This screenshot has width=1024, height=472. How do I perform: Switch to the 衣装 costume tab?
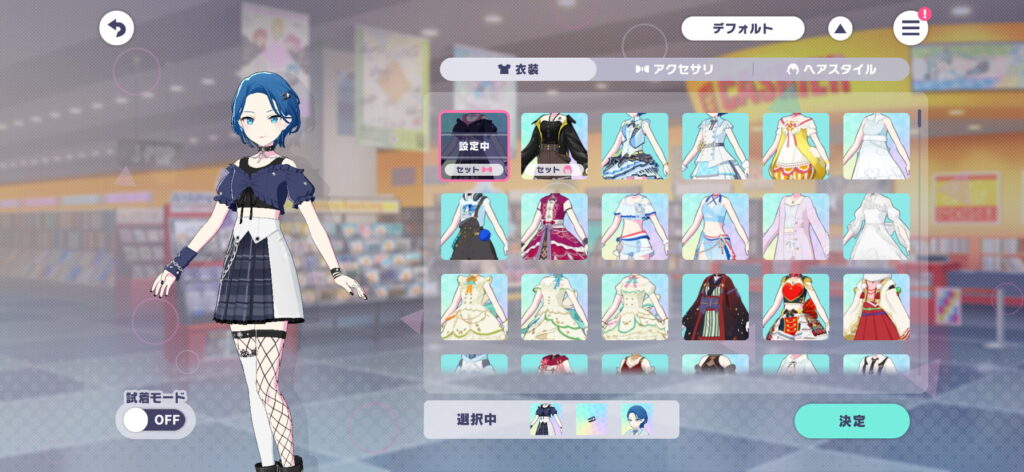pyautogui.click(x=518, y=69)
